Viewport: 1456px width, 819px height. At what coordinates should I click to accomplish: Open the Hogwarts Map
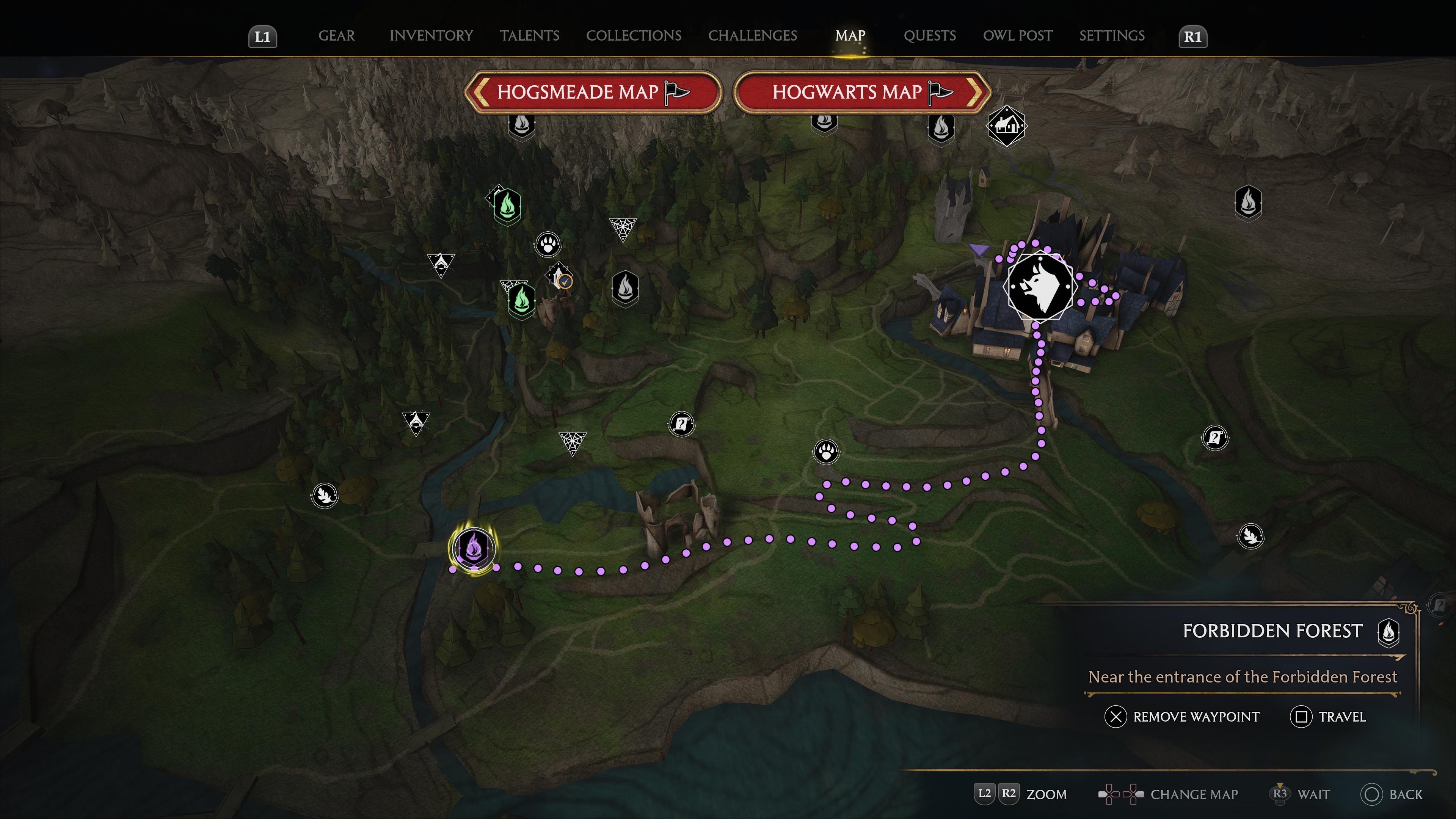861,92
